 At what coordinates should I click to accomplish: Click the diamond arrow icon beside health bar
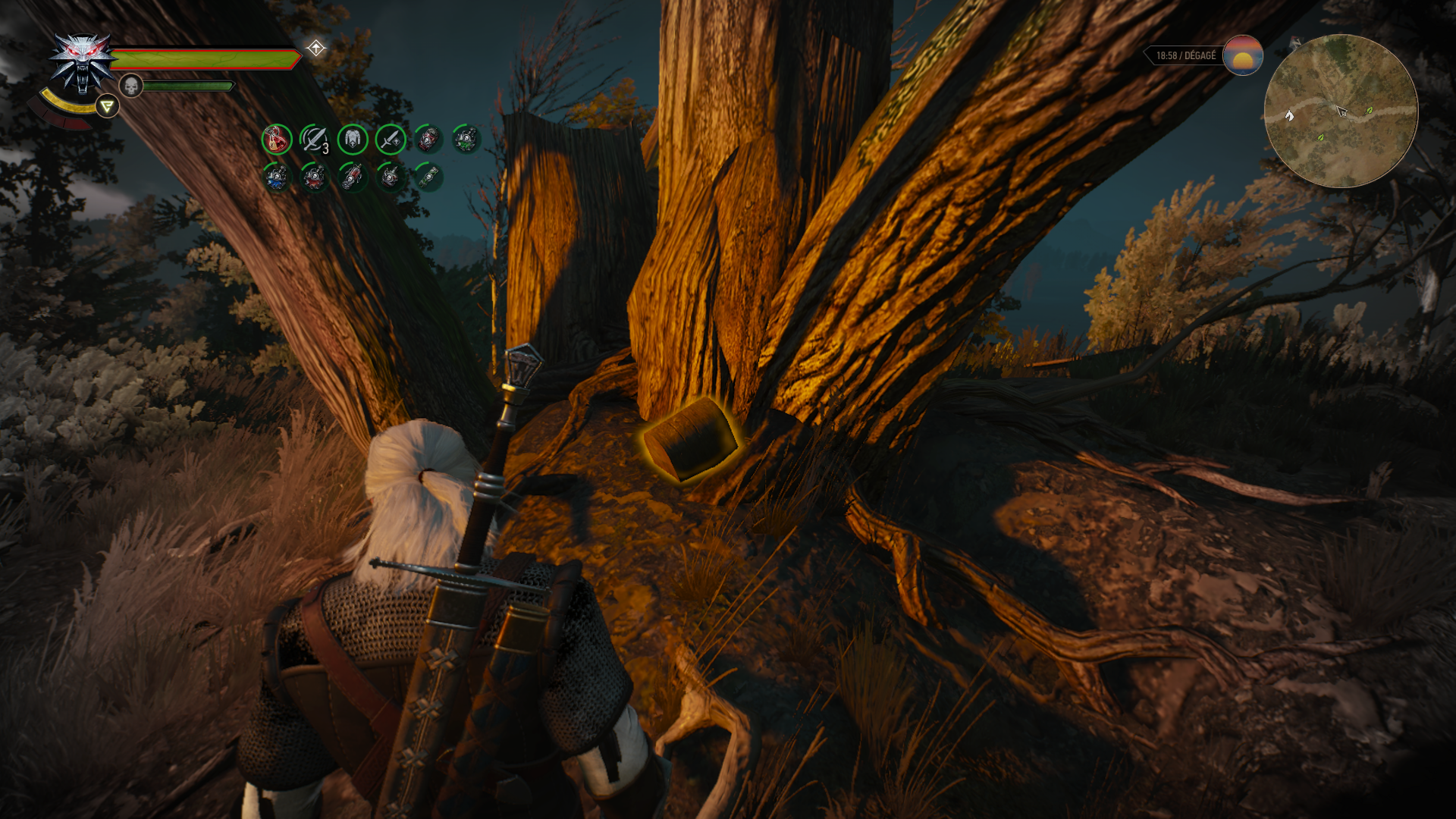click(315, 49)
